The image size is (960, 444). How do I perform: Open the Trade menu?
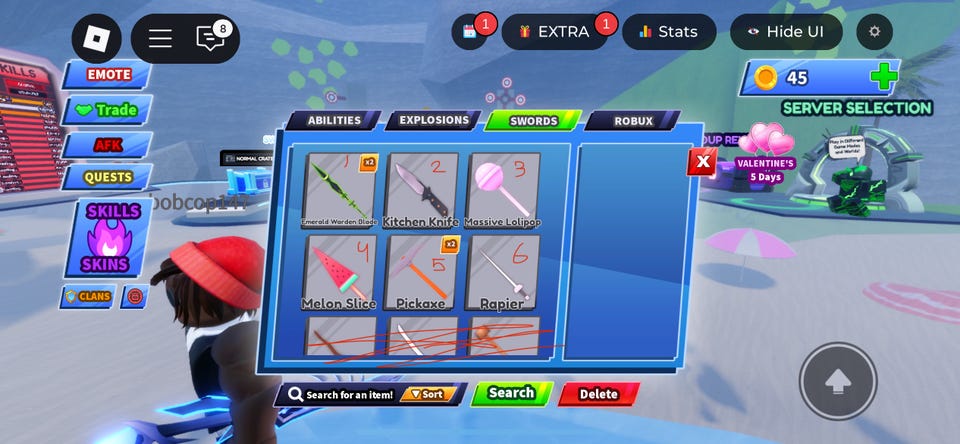[x=108, y=110]
